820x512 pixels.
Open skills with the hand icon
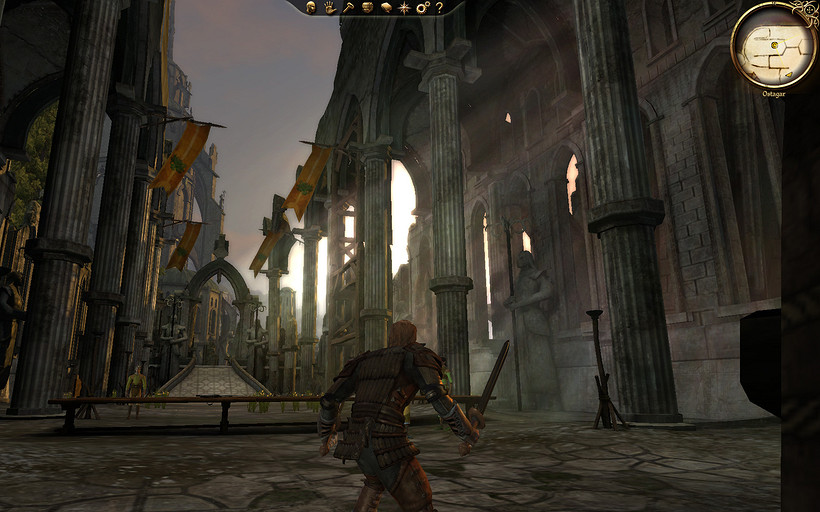328,7
